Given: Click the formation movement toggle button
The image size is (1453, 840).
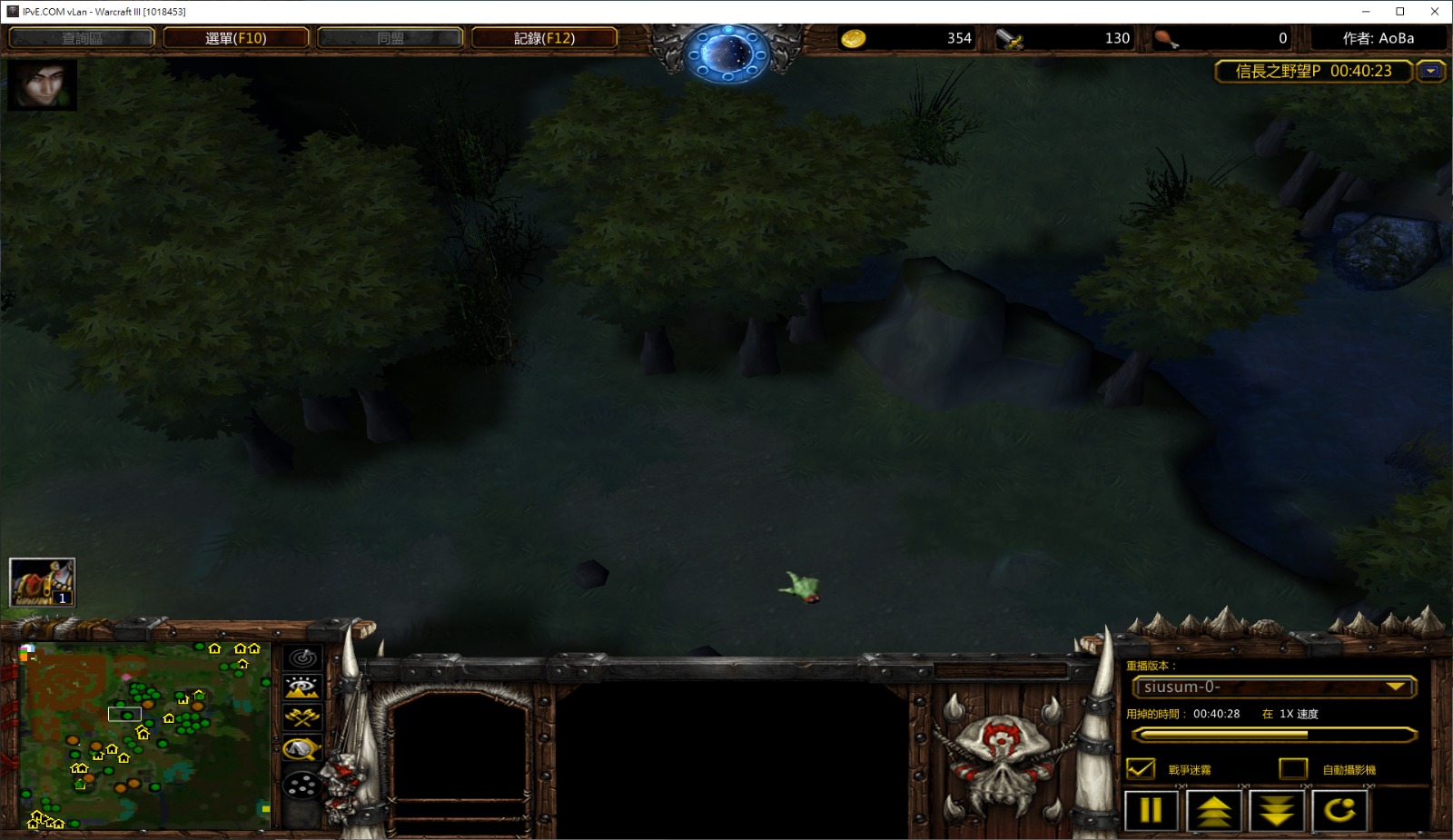Looking at the screenshot, I should click(x=302, y=785).
